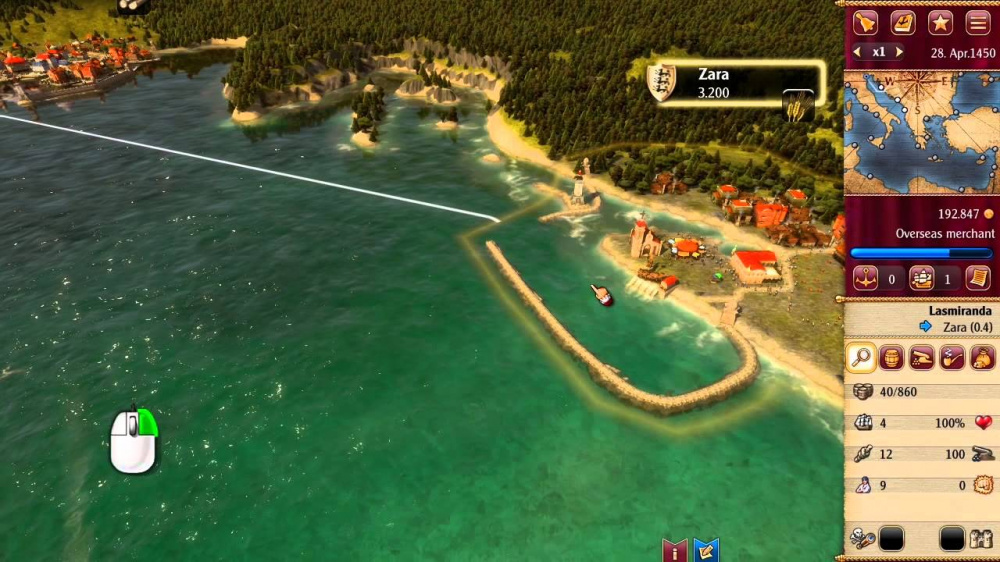The image size is (1000, 562).
Task: Switch to the barrel cargo tab
Action: (892, 357)
